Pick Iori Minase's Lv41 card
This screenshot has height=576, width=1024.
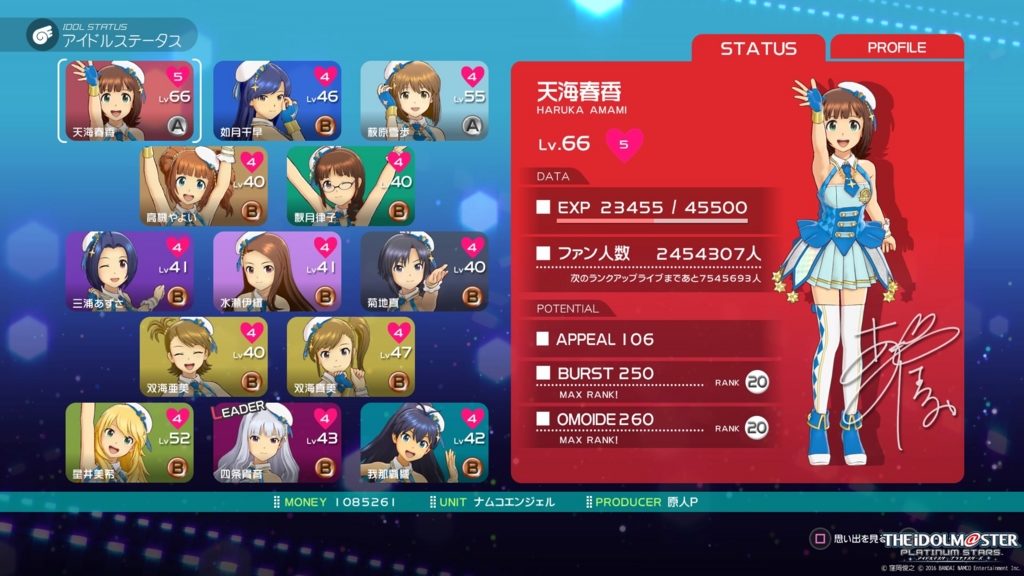click(277, 271)
